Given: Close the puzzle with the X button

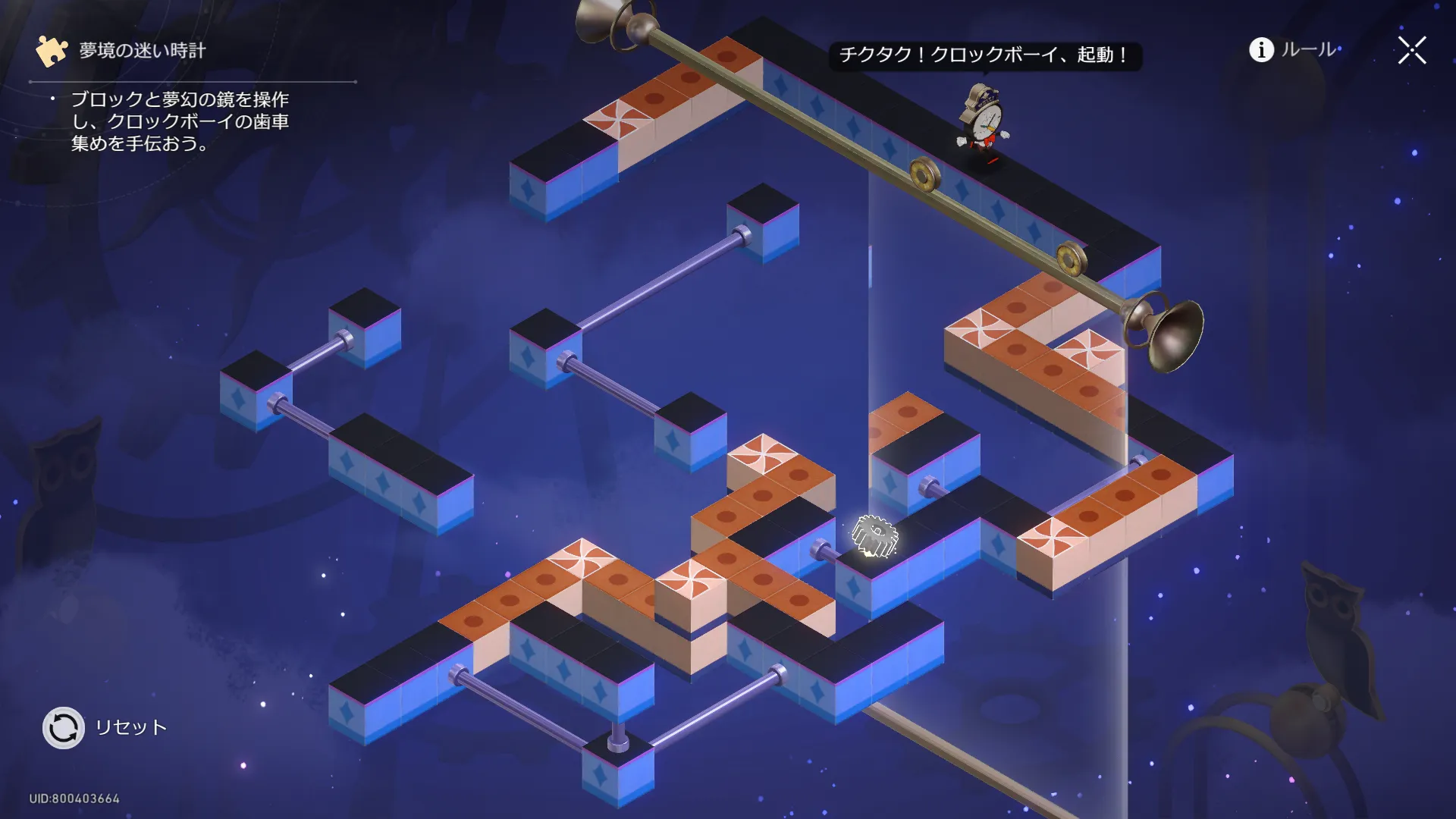Looking at the screenshot, I should 1412,51.
